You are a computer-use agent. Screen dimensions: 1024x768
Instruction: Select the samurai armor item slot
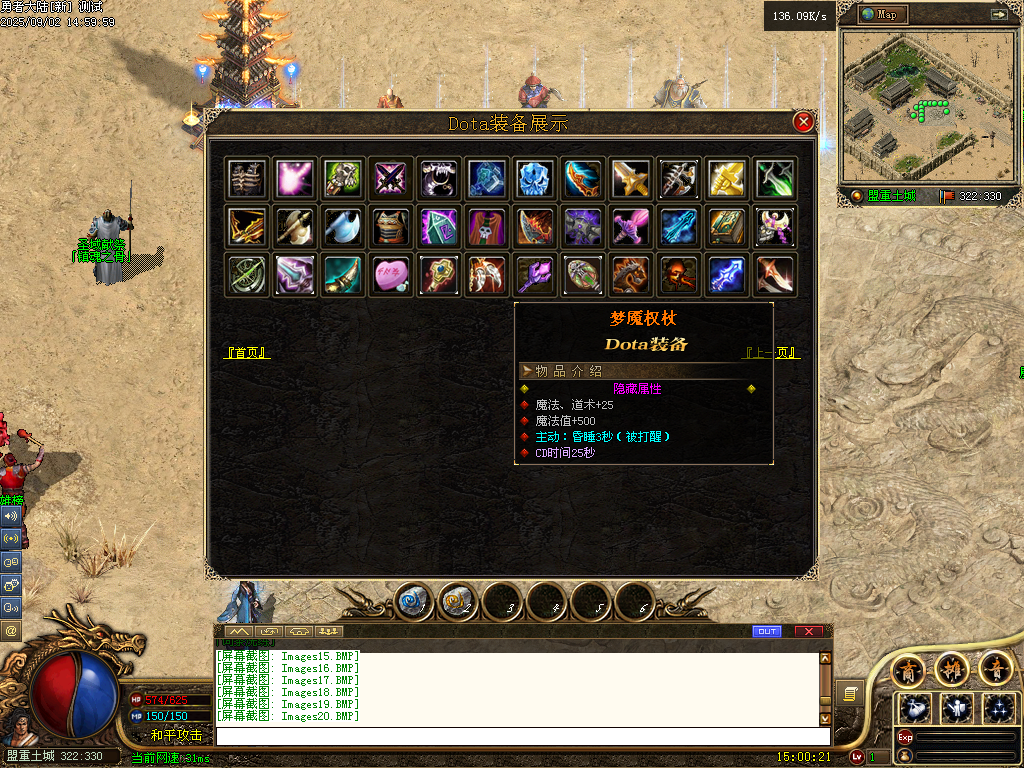(x=389, y=226)
